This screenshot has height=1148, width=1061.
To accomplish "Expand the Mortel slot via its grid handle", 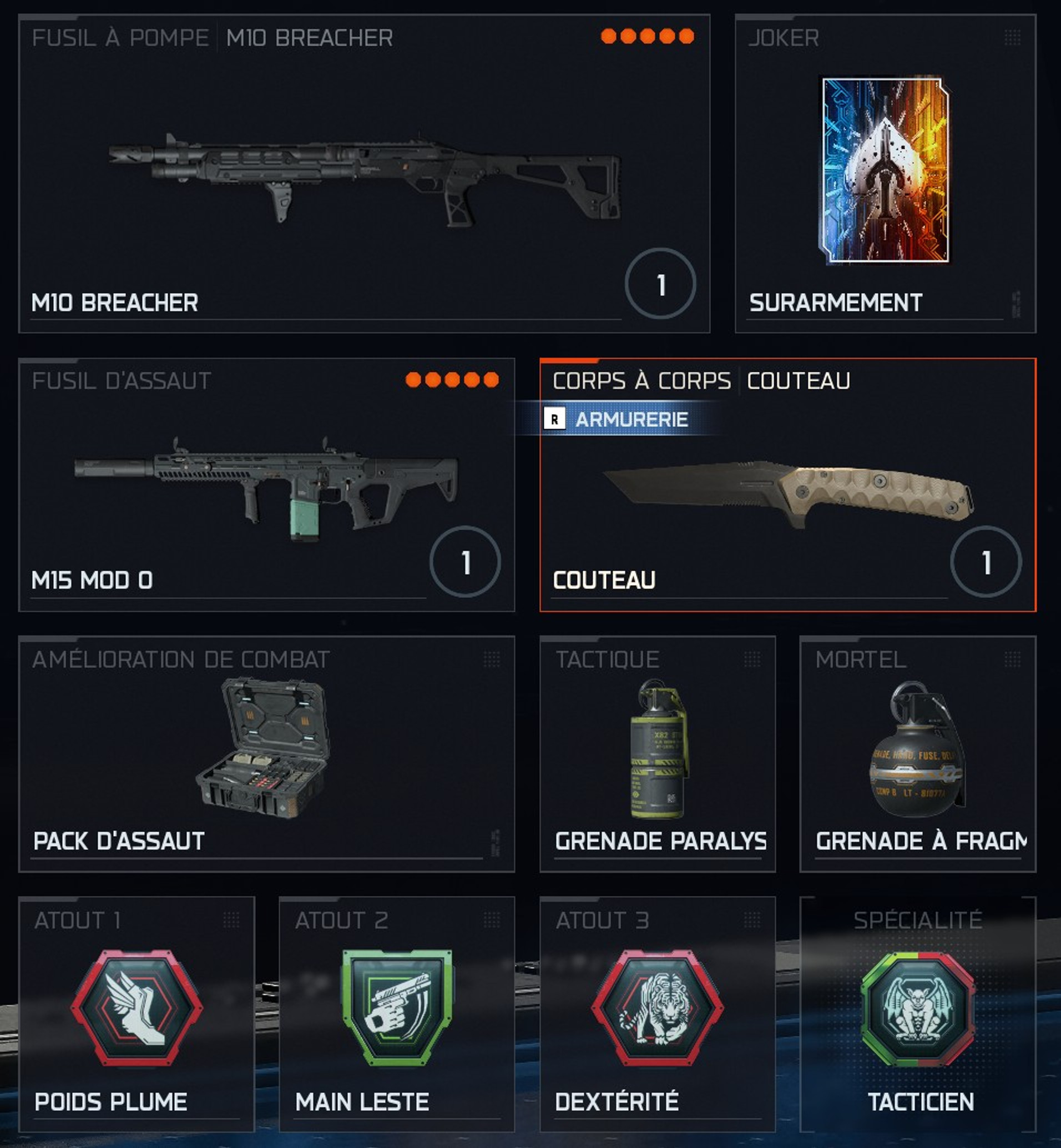I will pyautogui.click(x=1013, y=660).
